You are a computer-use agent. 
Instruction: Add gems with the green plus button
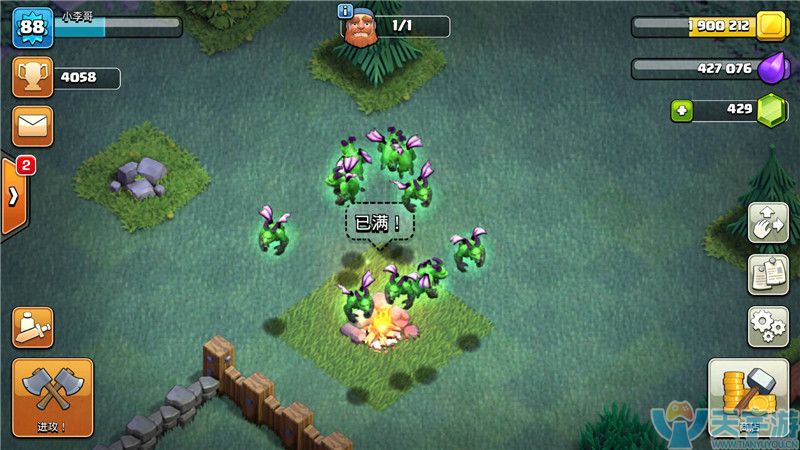coord(682,110)
